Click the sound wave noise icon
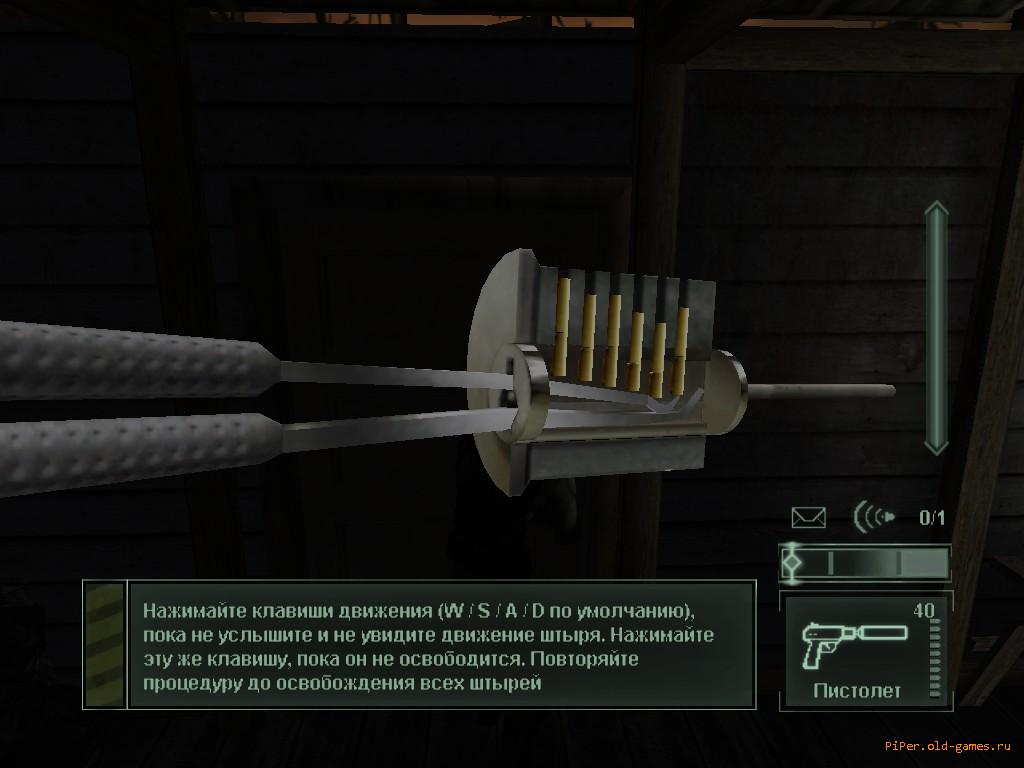Image resolution: width=1024 pixels, height=768 pixels. (x=874, y=517)
